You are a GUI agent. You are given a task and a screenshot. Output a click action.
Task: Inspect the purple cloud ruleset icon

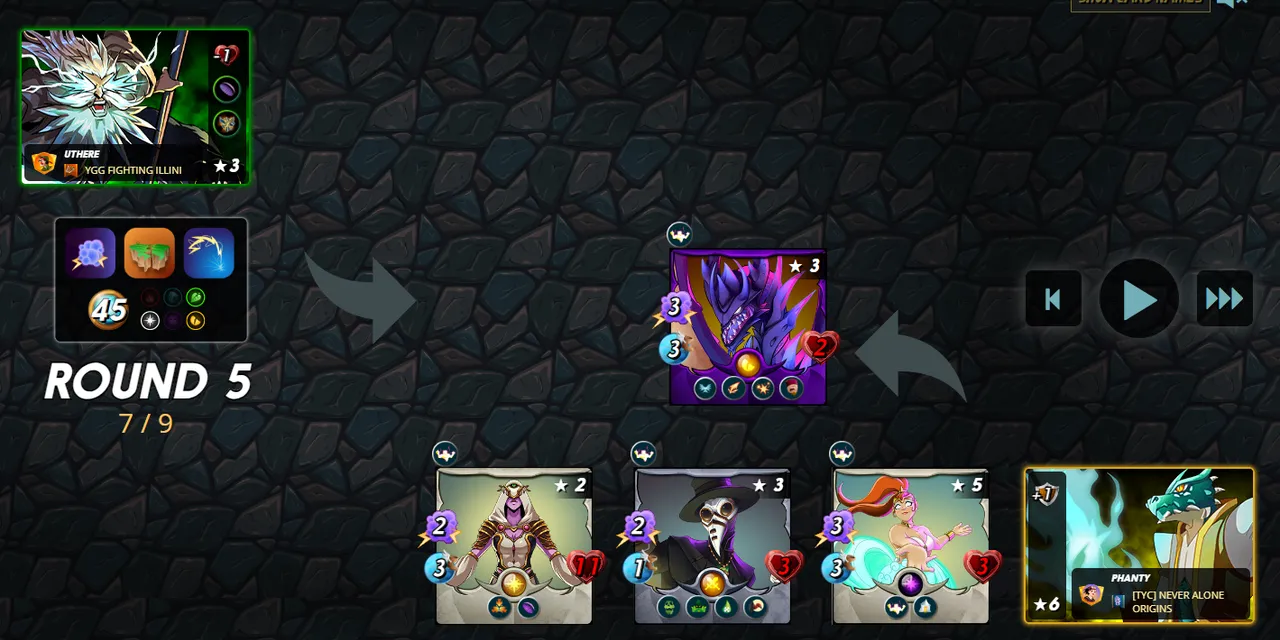coord(91,253)
